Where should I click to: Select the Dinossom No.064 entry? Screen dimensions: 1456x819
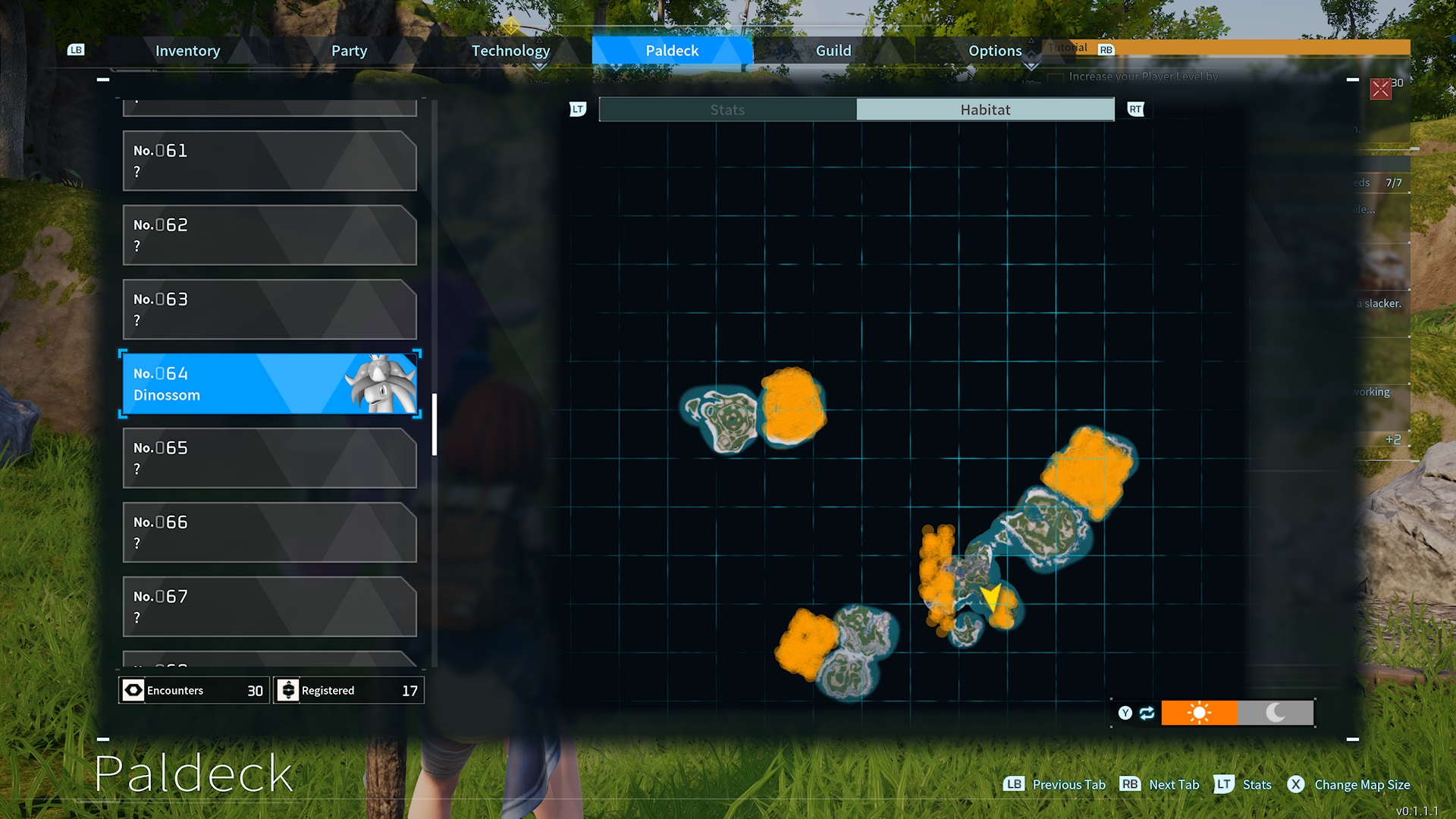pyautogui.click(x=269, y=384)
